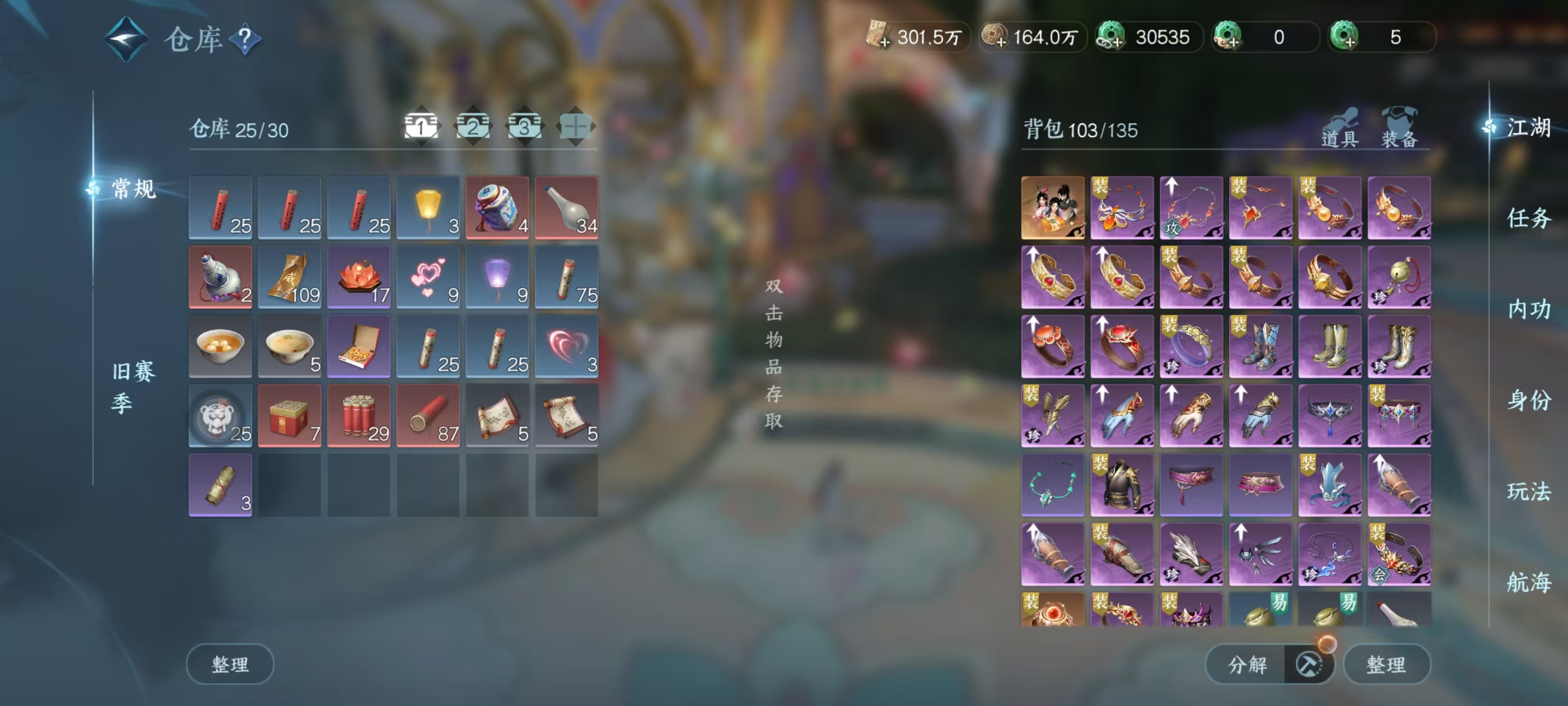
Task: Select the yellow lantern item slot
Action: pos(428,207)
